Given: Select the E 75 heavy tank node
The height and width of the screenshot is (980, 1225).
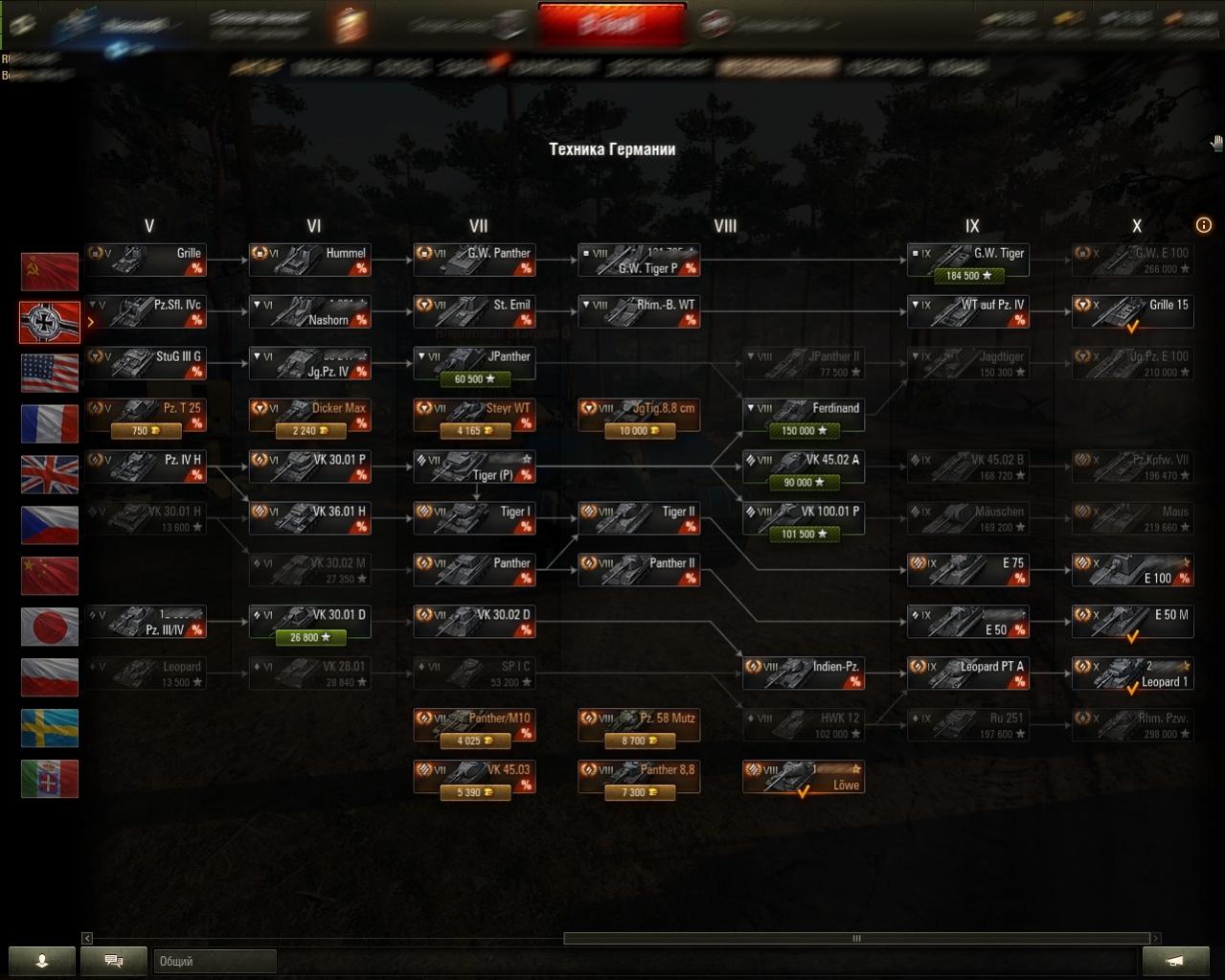Looking at the screenshot, I should tap(967, 570).
